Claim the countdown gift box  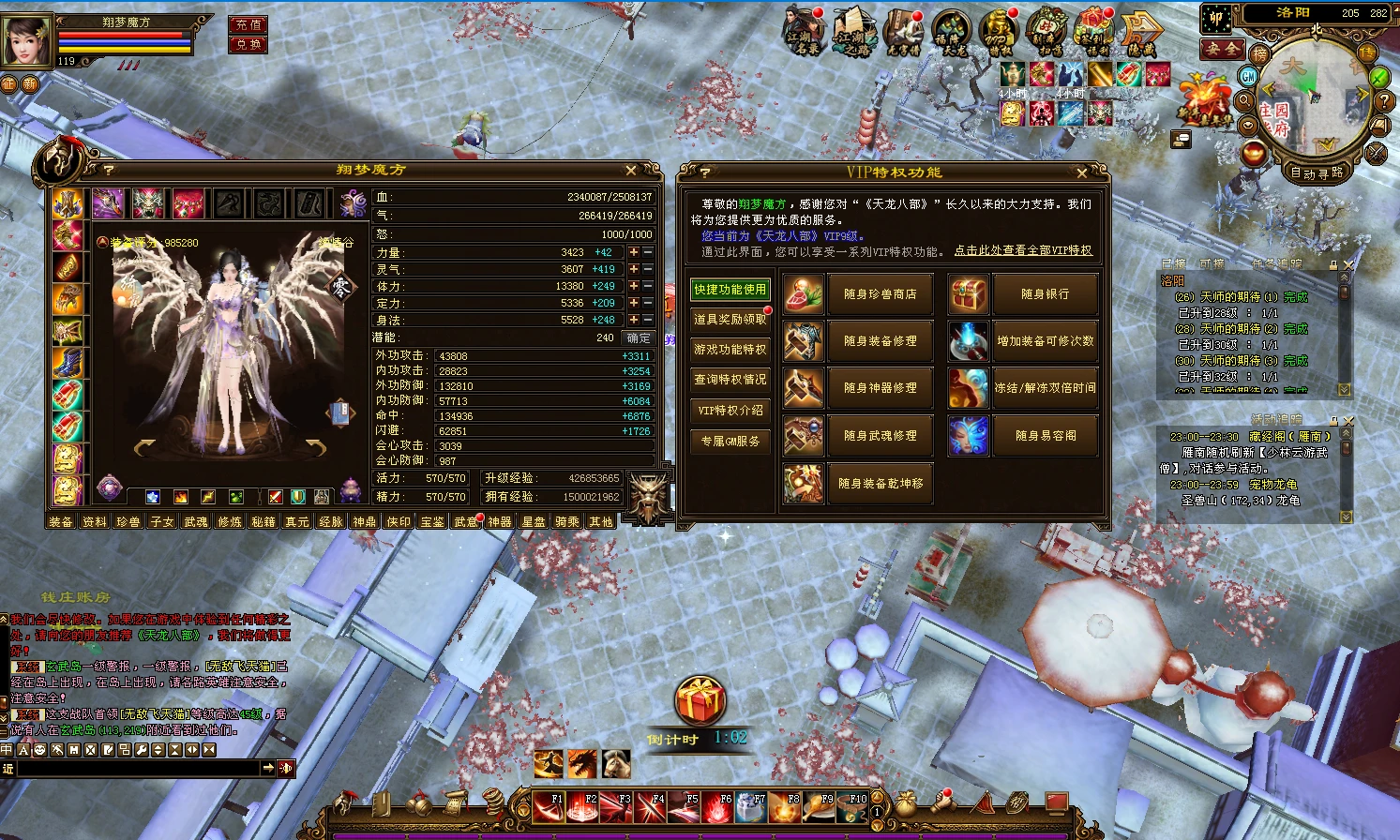pyautogui.click(x=700, y=701)
